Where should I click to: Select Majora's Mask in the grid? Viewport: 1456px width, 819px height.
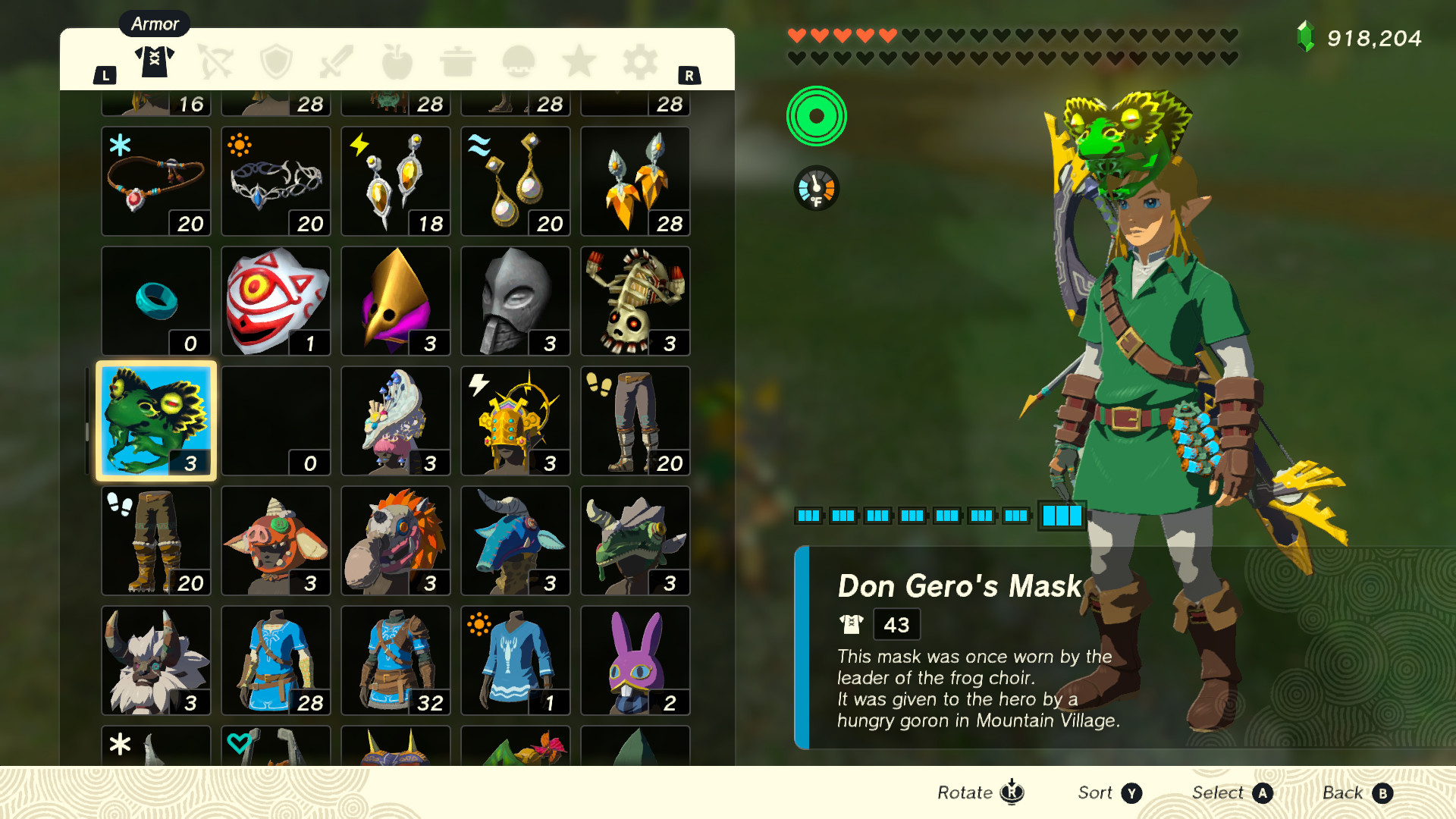[275, 300]
